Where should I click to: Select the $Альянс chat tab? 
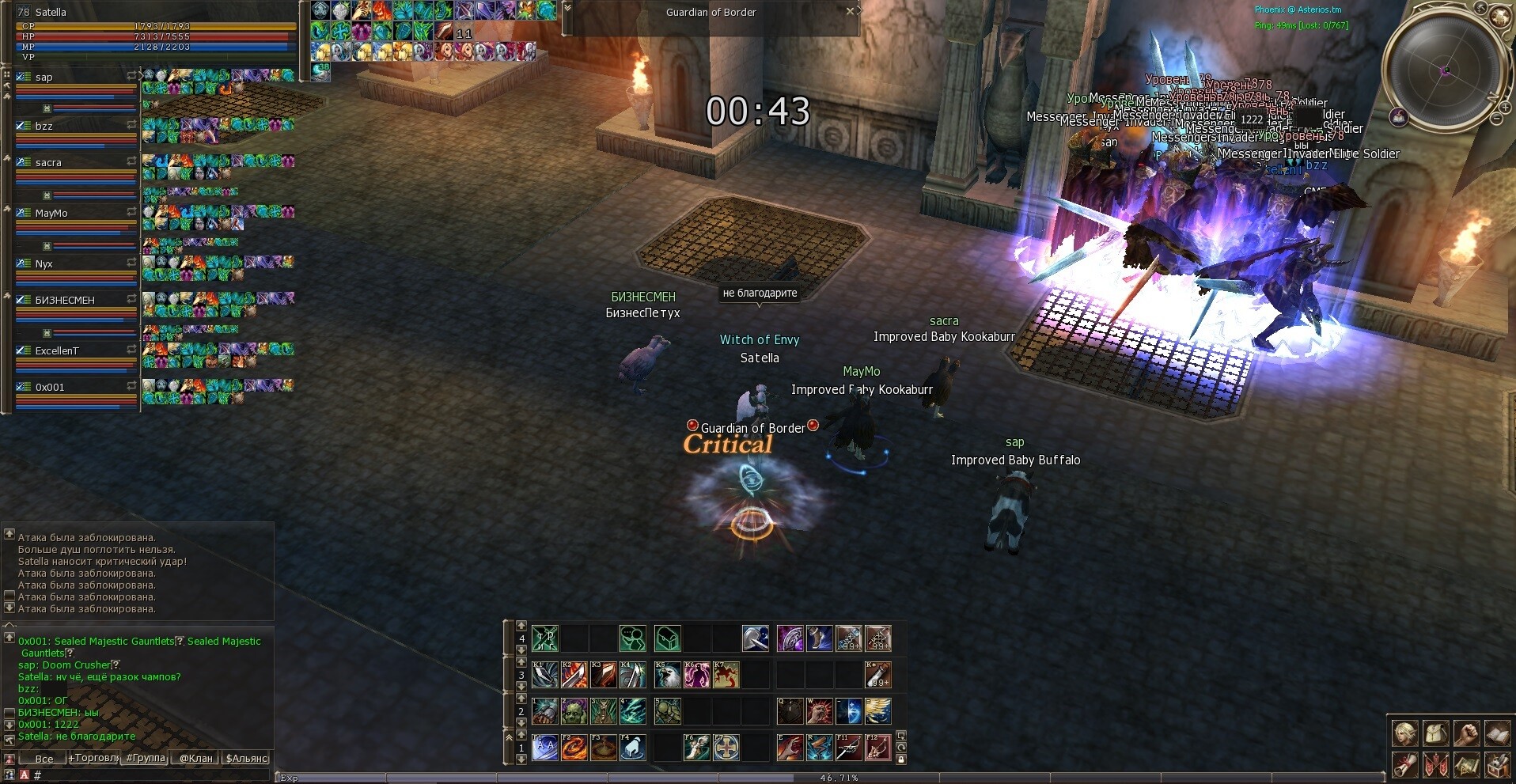point(247,759)
